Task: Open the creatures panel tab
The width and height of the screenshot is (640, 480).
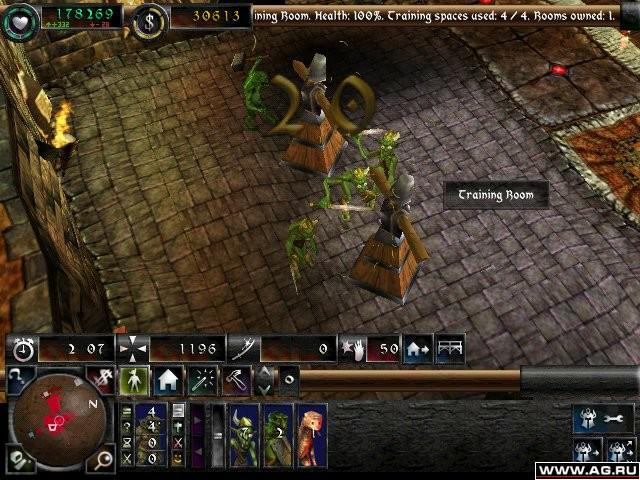Action: click(136, 380)
